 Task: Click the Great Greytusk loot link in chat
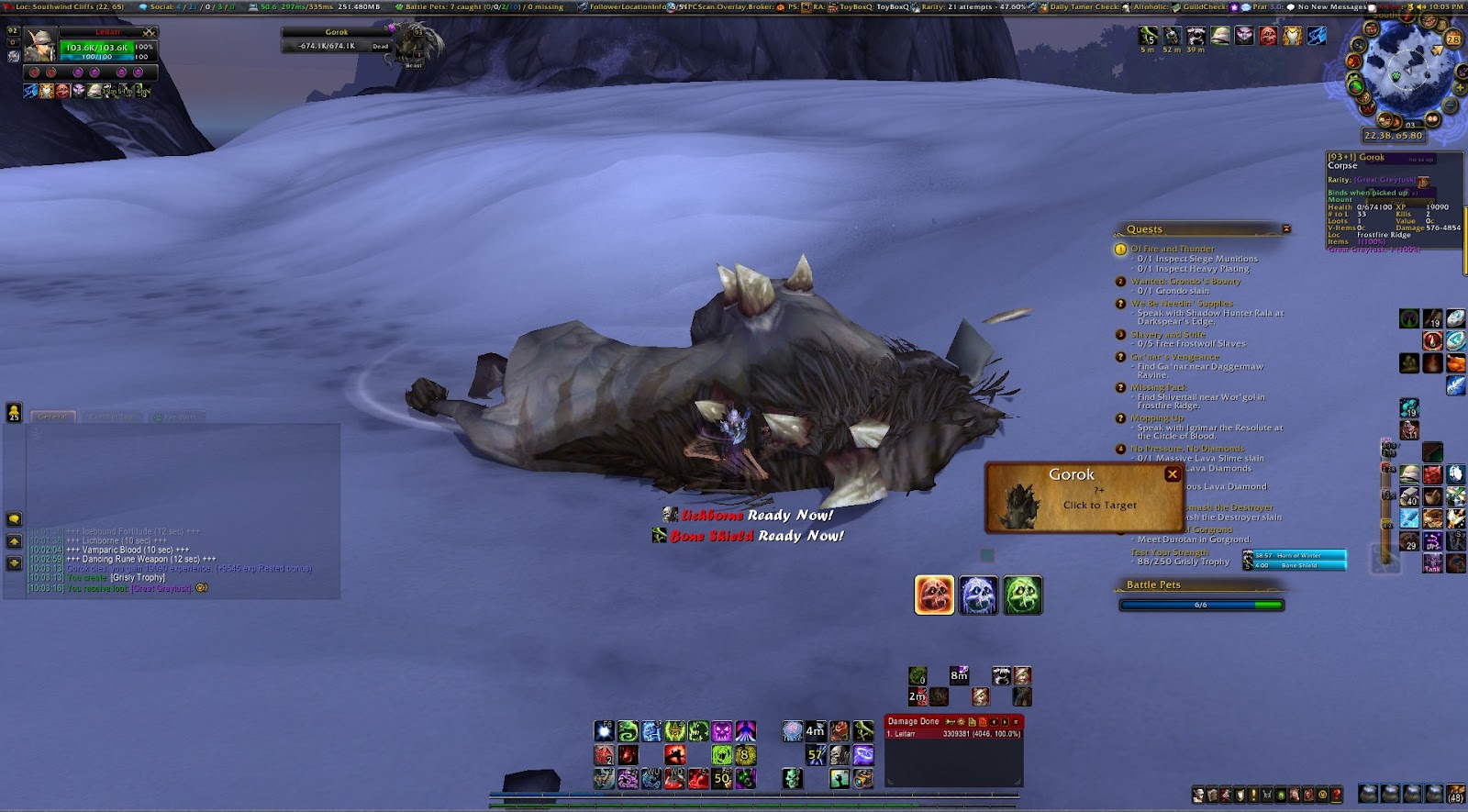click(x=161, y=588)
